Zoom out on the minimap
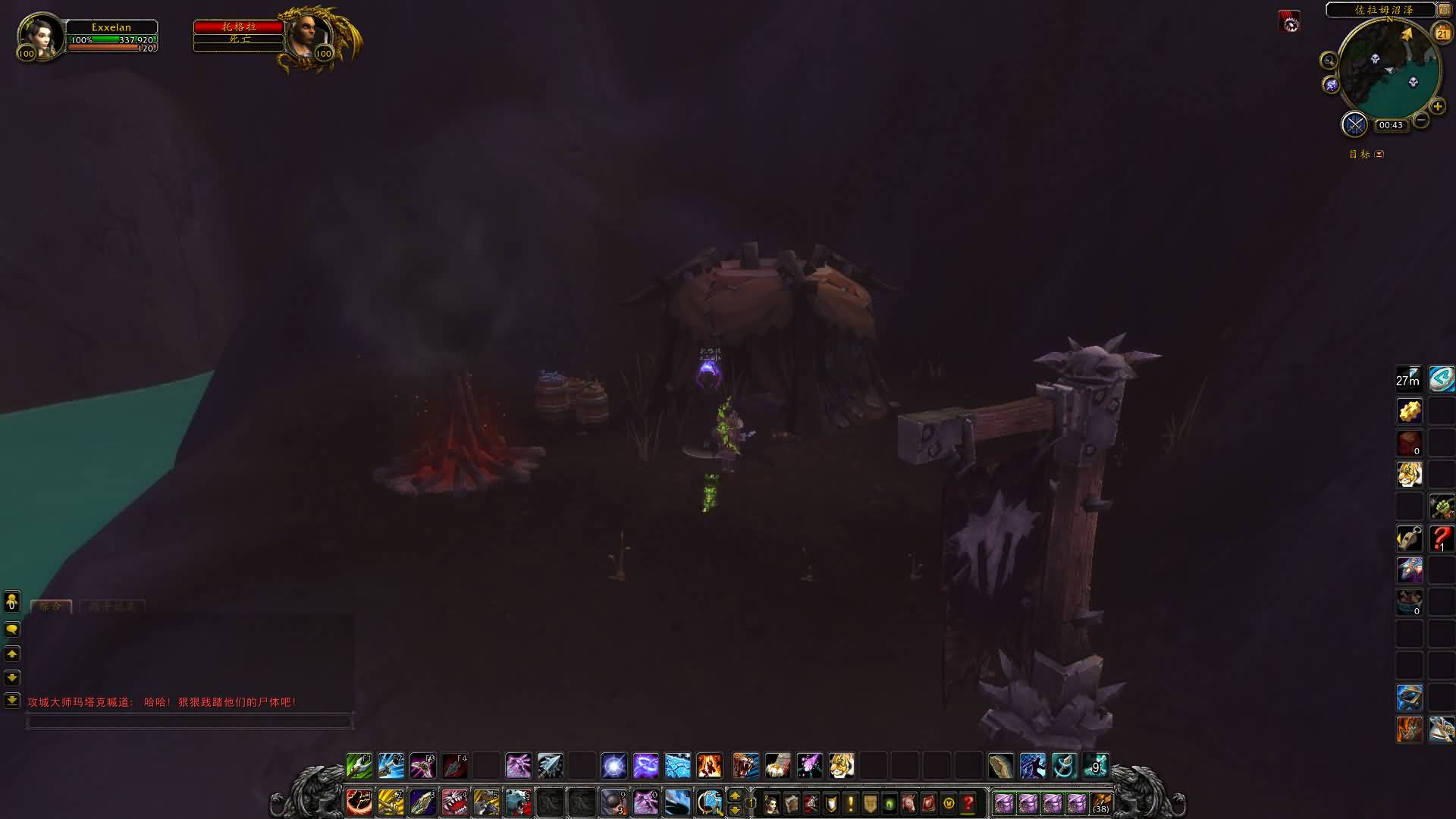The width and height of the screenshot is (1456, 819). point(1421,120)
